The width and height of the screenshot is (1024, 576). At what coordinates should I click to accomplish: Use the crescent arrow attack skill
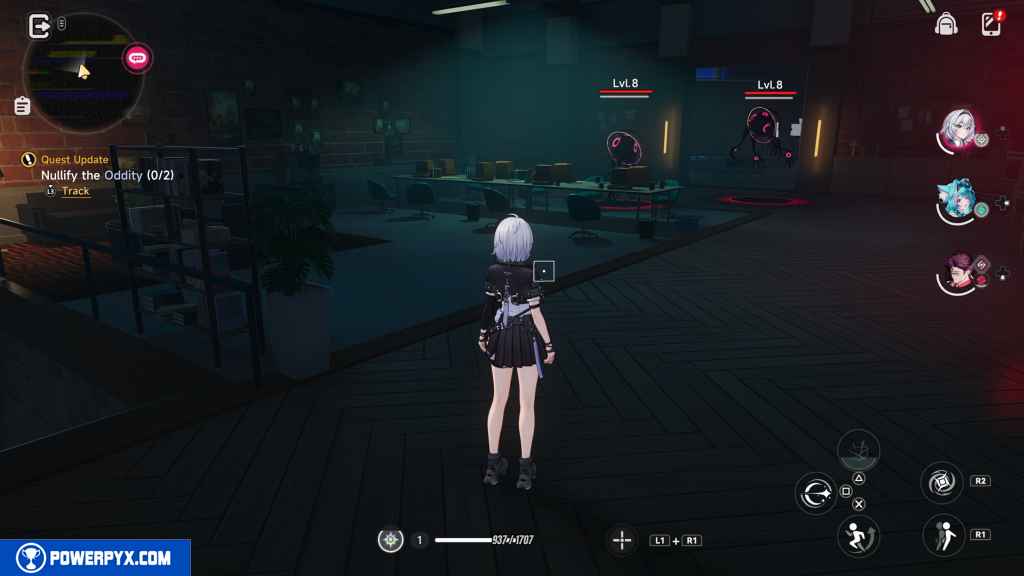click(816, 493)
